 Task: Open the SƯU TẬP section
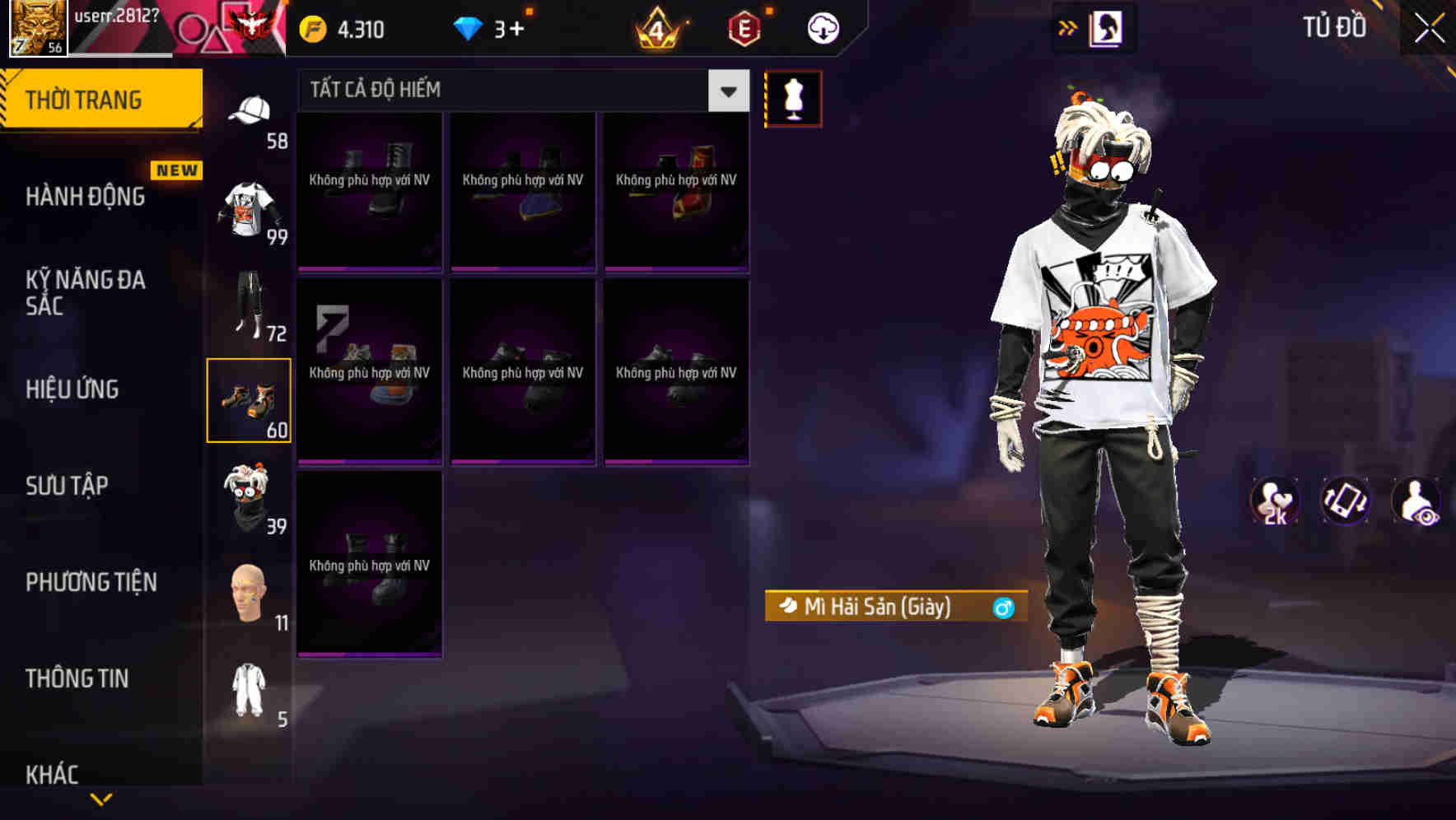(x=68, y=487)
